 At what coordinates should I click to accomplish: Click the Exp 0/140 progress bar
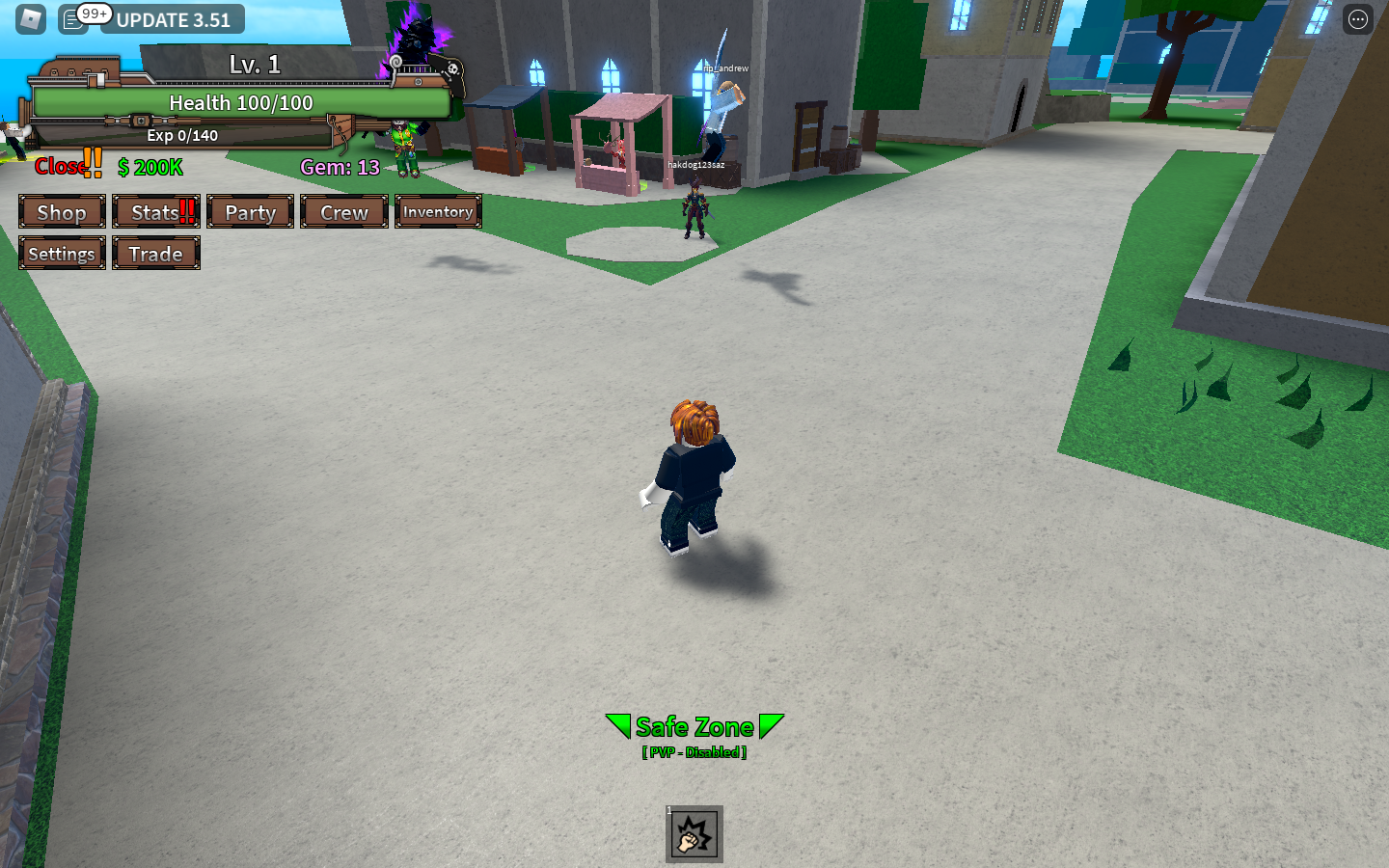183,136
